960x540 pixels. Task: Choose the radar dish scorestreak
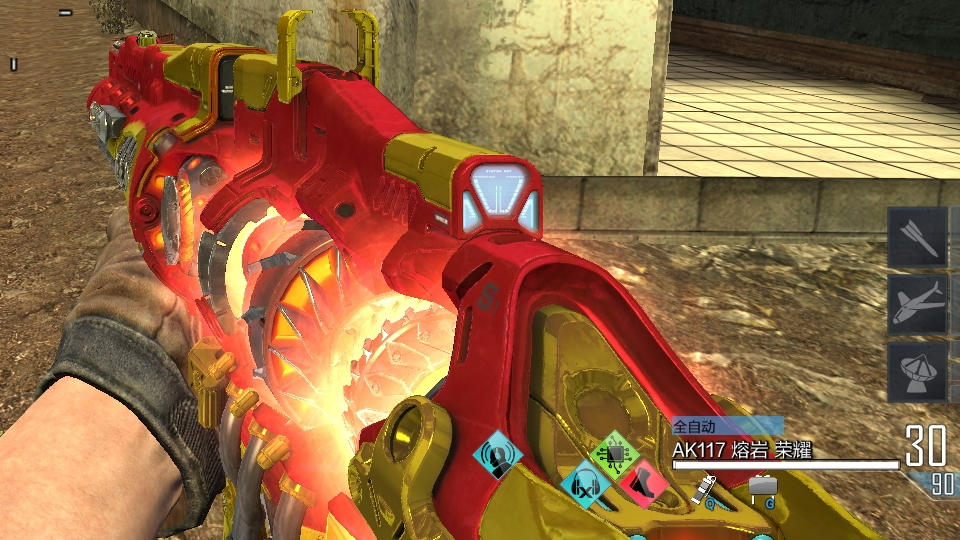917,372
